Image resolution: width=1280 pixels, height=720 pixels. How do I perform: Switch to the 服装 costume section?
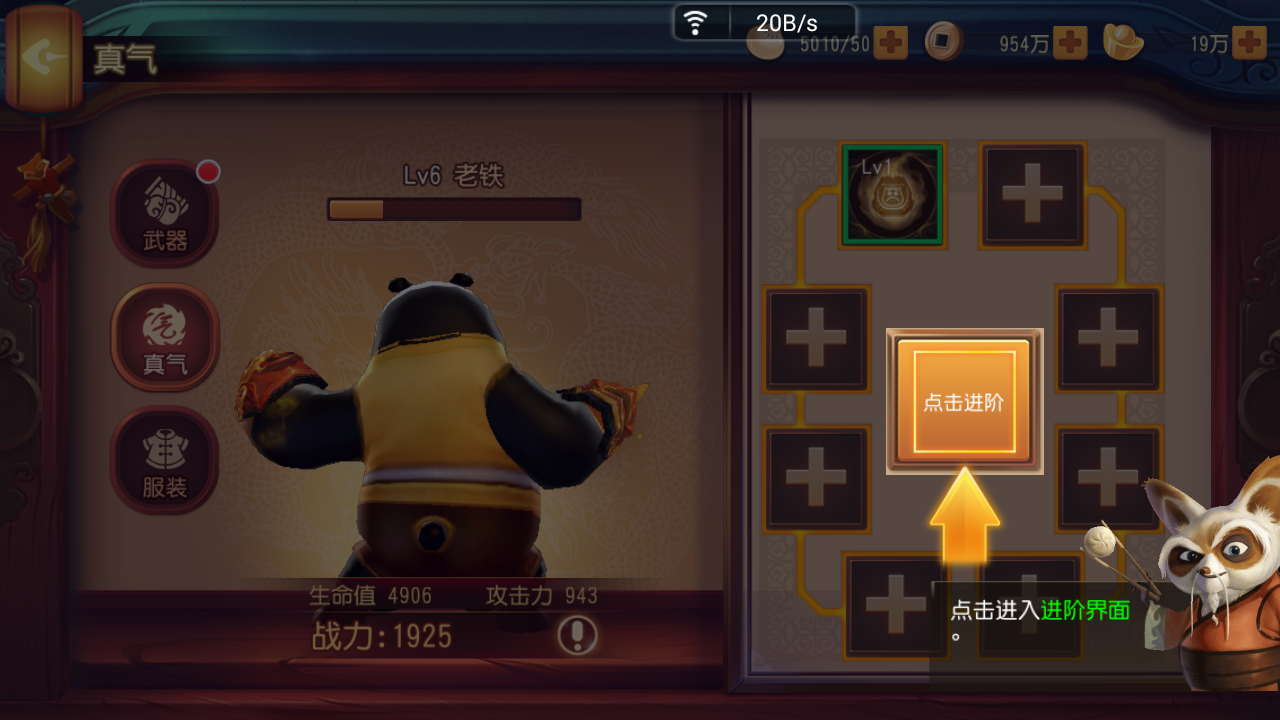coord(164,460)
